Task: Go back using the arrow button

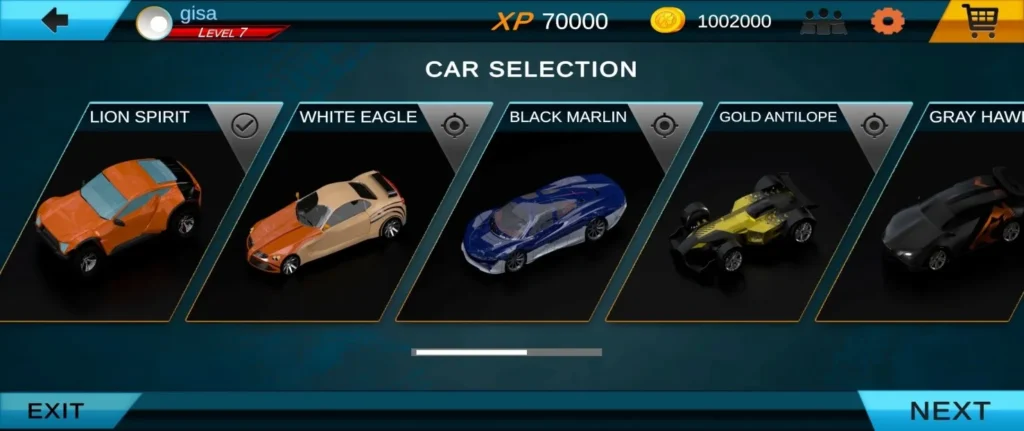Action: tap(55, 20)
